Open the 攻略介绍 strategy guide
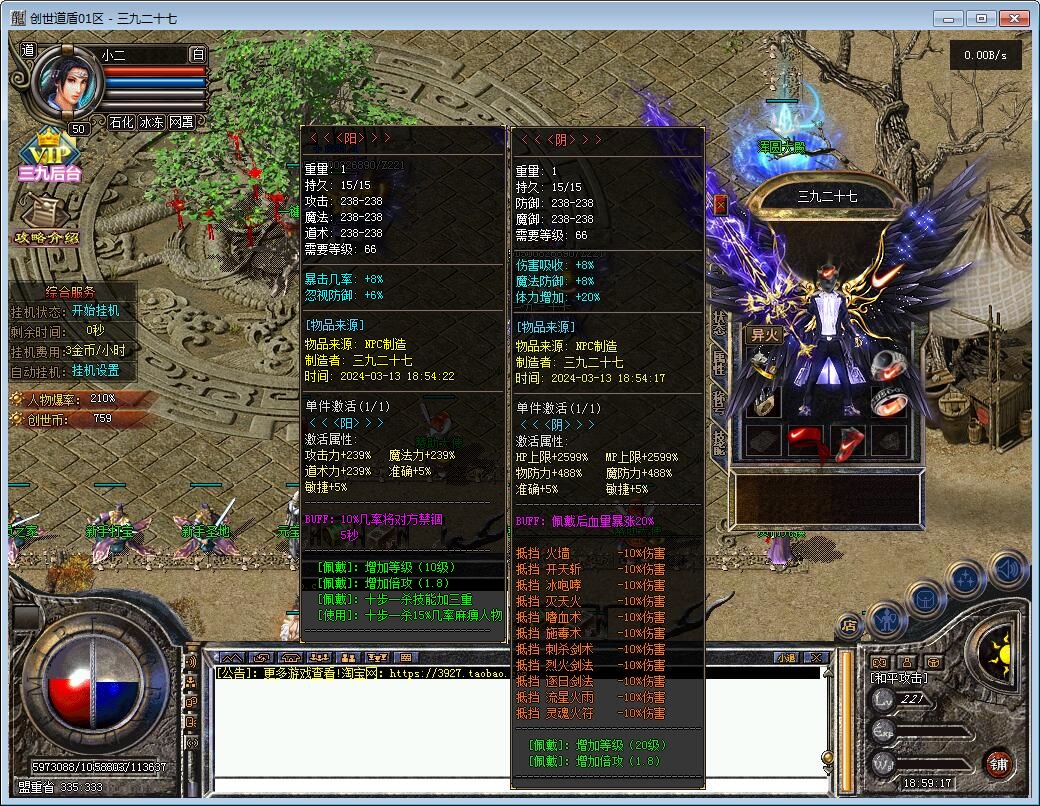 point(47,223)
